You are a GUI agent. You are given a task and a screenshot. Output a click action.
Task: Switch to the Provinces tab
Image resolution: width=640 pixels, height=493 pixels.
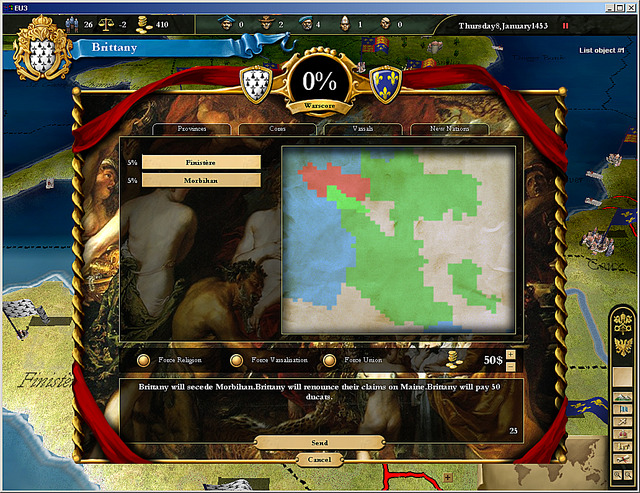coord(191,129)
